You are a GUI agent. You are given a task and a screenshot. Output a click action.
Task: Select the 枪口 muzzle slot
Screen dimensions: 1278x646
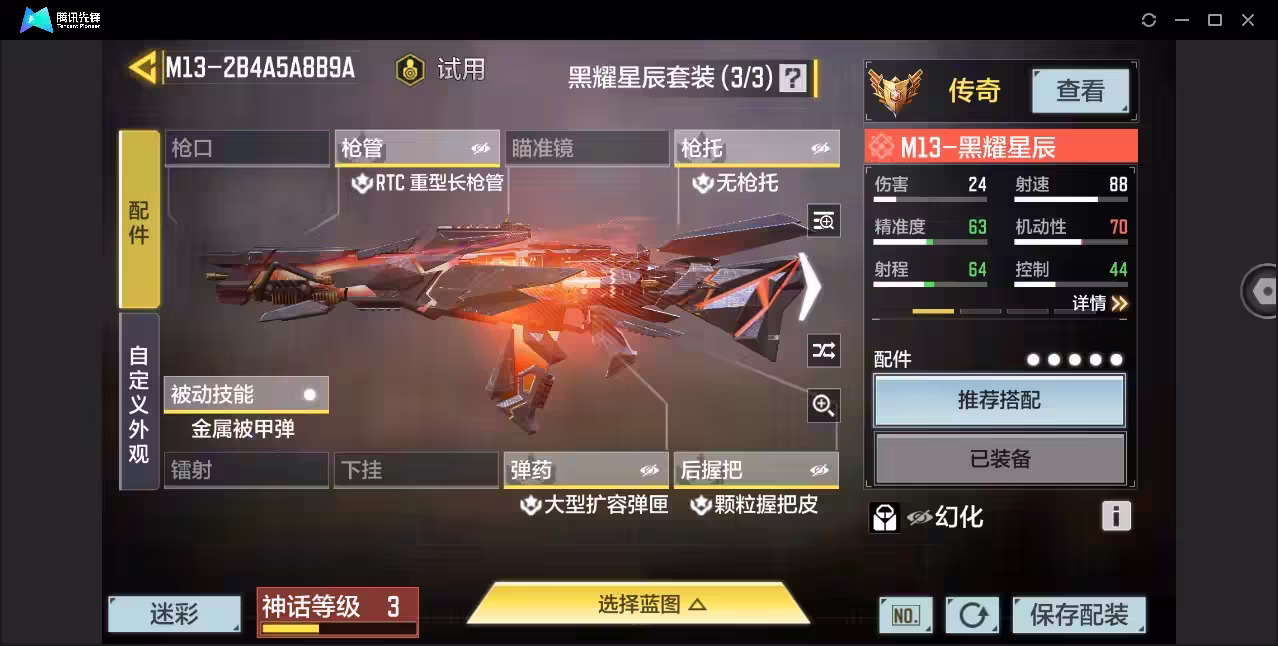point(246,149)
